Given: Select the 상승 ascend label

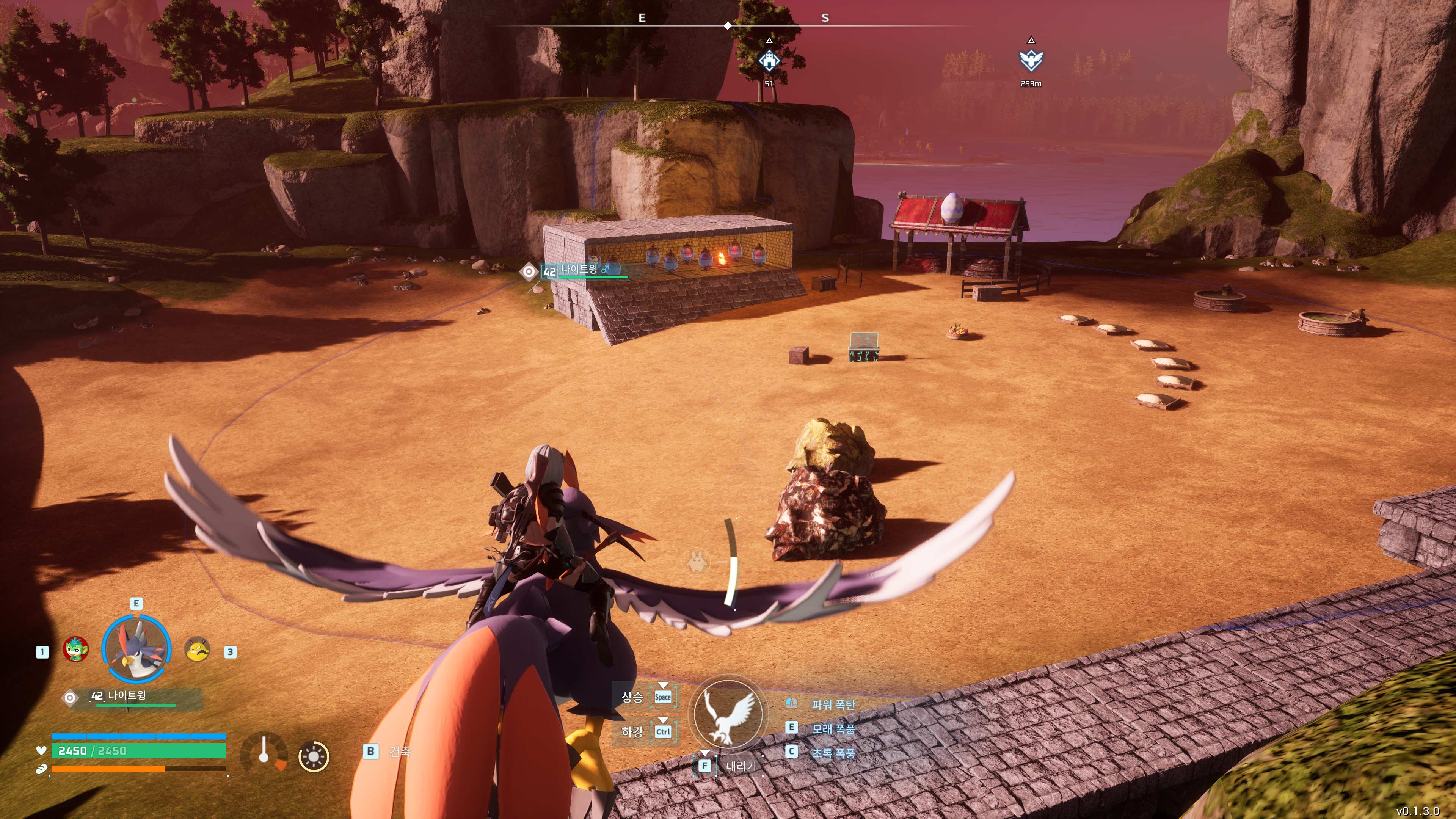Looking at the screenshot, I should [x=632, y=697].
